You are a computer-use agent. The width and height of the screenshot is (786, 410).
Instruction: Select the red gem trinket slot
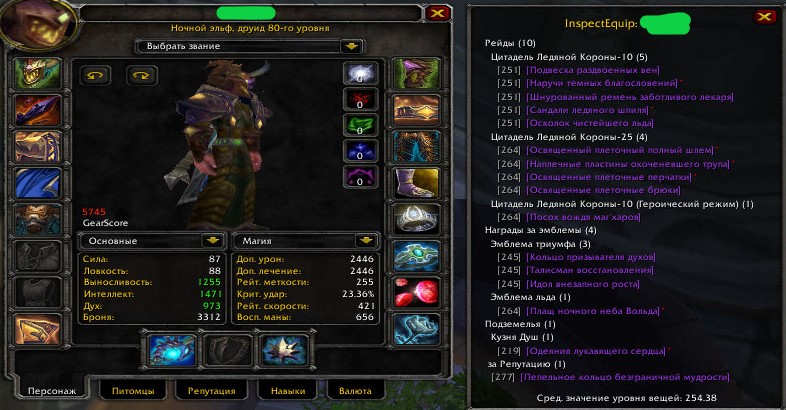click(x=415, y=292)
